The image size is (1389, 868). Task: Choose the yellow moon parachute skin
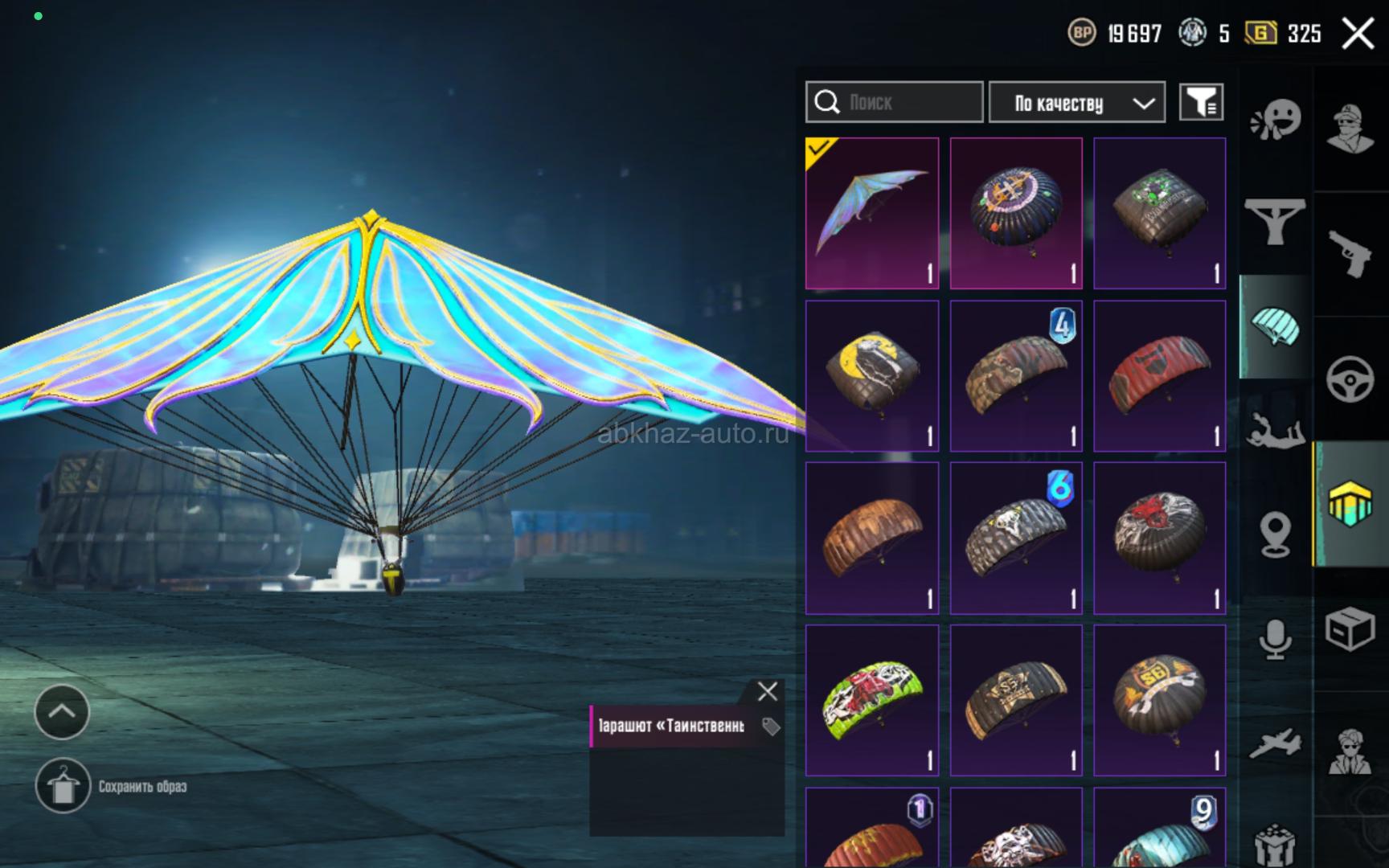click(x=872, y=375)
